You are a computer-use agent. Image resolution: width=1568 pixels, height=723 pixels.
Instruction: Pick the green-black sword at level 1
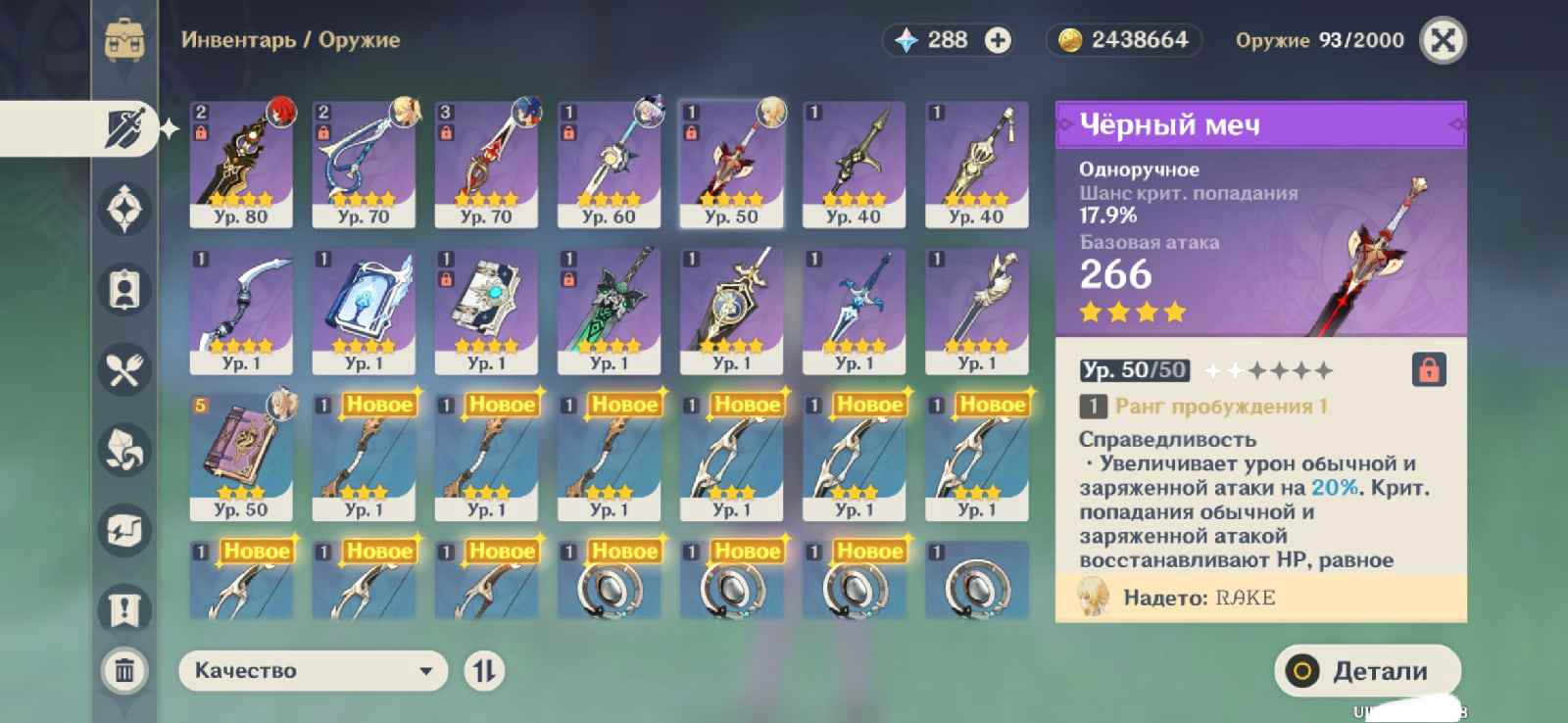click(x=609, y=311)
